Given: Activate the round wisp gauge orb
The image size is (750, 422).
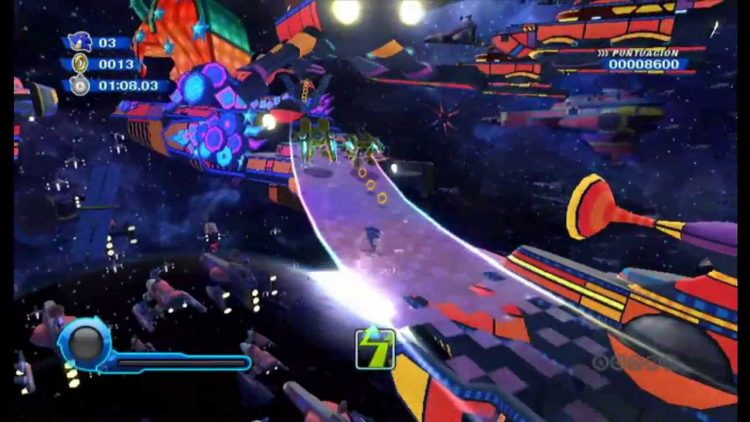Looking at the screenshot, I should click(85, 343).
